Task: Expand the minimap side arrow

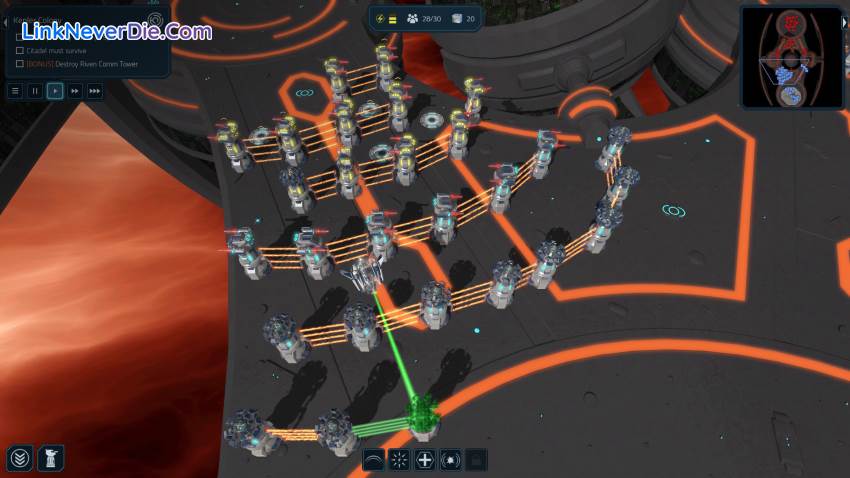Action: 845,21
